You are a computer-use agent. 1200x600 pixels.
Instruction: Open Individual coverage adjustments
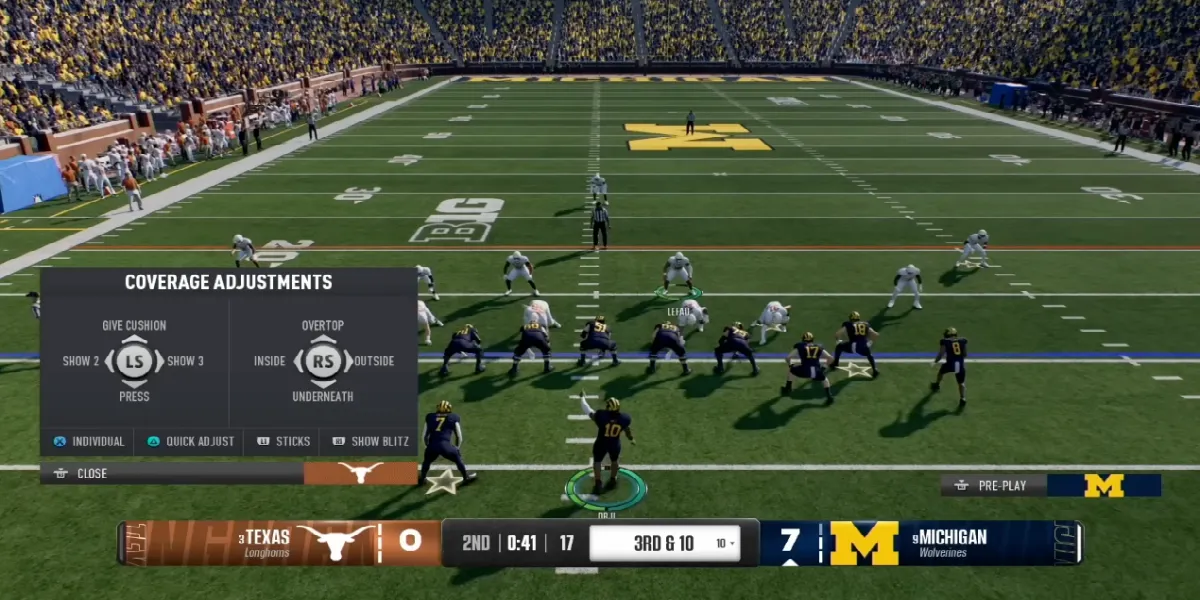(x=88, y=441)
